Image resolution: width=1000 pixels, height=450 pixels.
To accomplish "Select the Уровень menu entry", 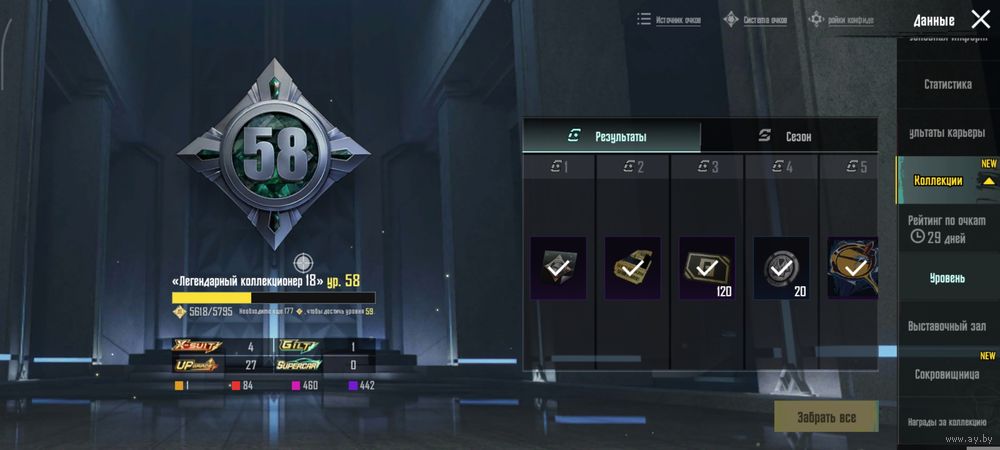I will 947,276.
